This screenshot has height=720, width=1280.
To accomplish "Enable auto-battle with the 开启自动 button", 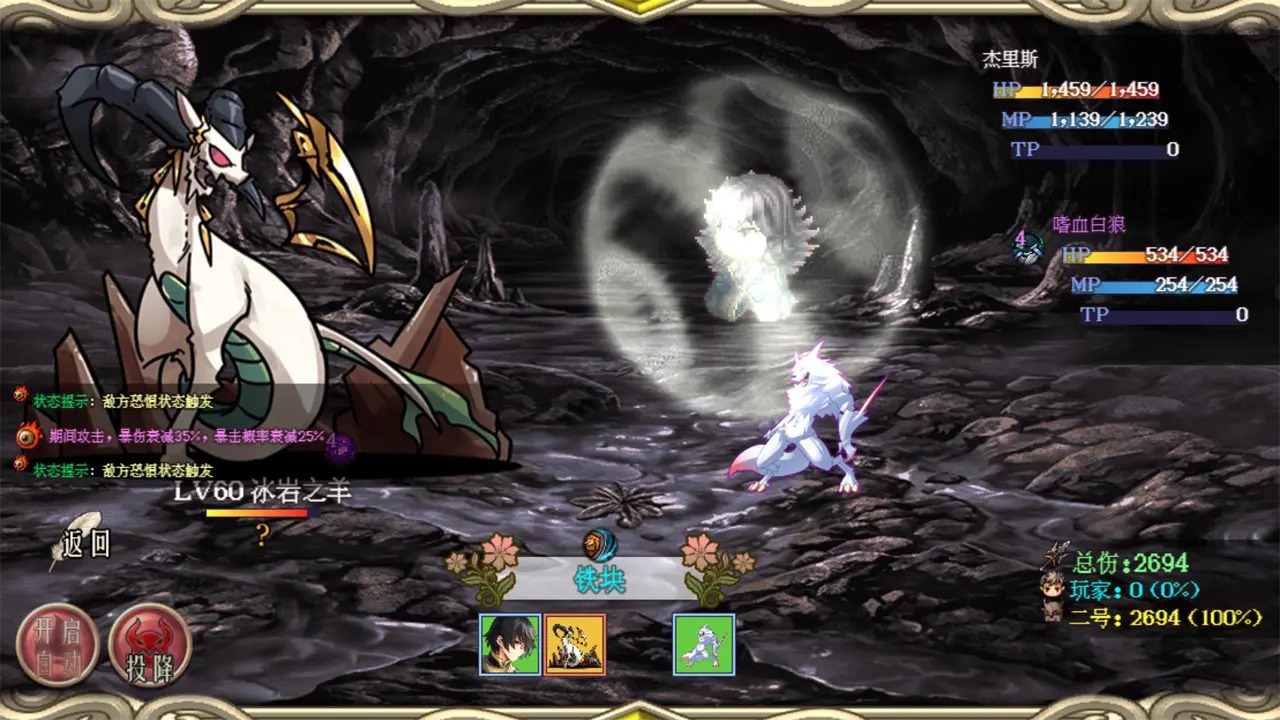I will click(57, 646).
